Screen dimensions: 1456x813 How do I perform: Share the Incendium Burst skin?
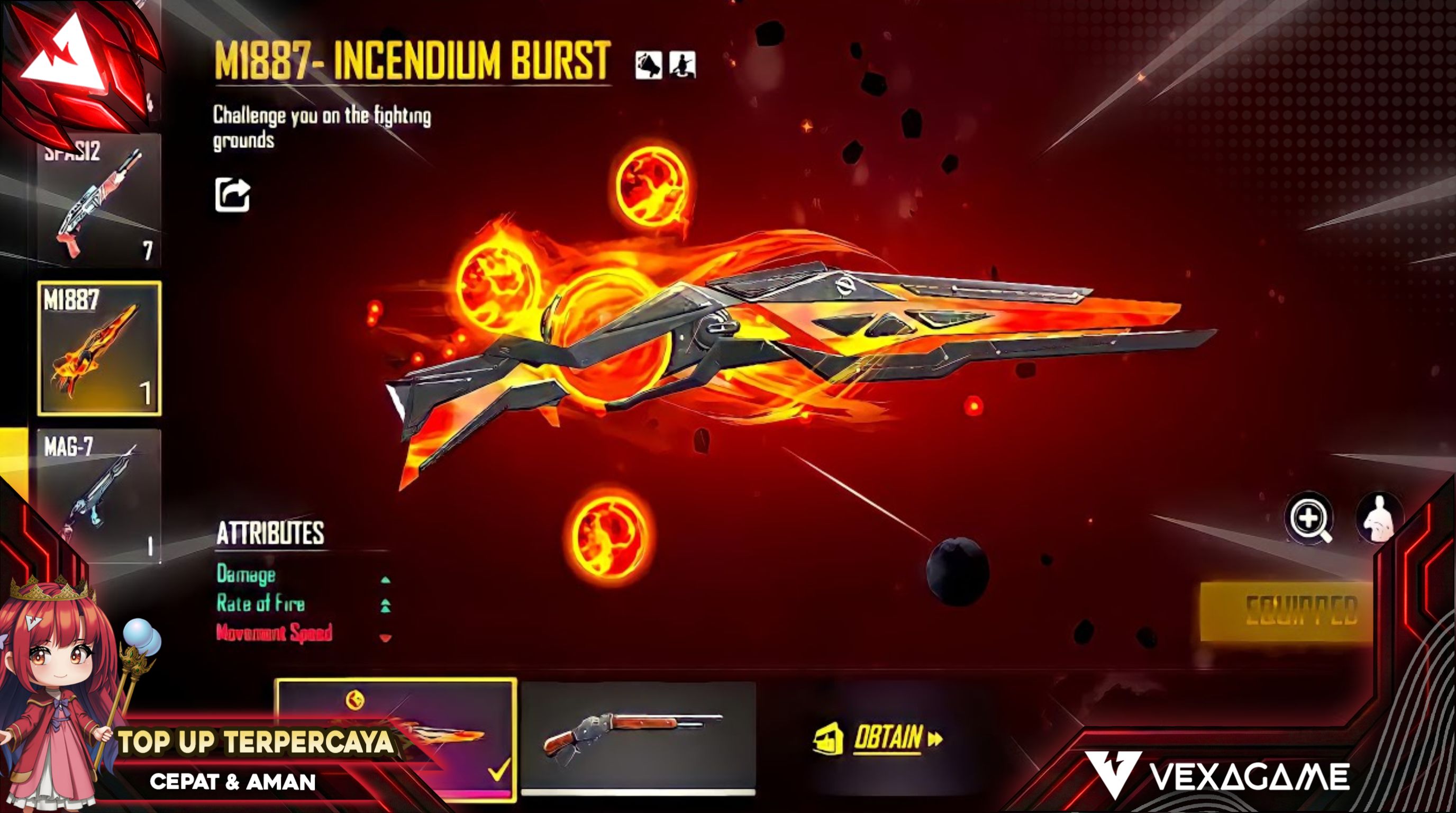coord(232,195)
